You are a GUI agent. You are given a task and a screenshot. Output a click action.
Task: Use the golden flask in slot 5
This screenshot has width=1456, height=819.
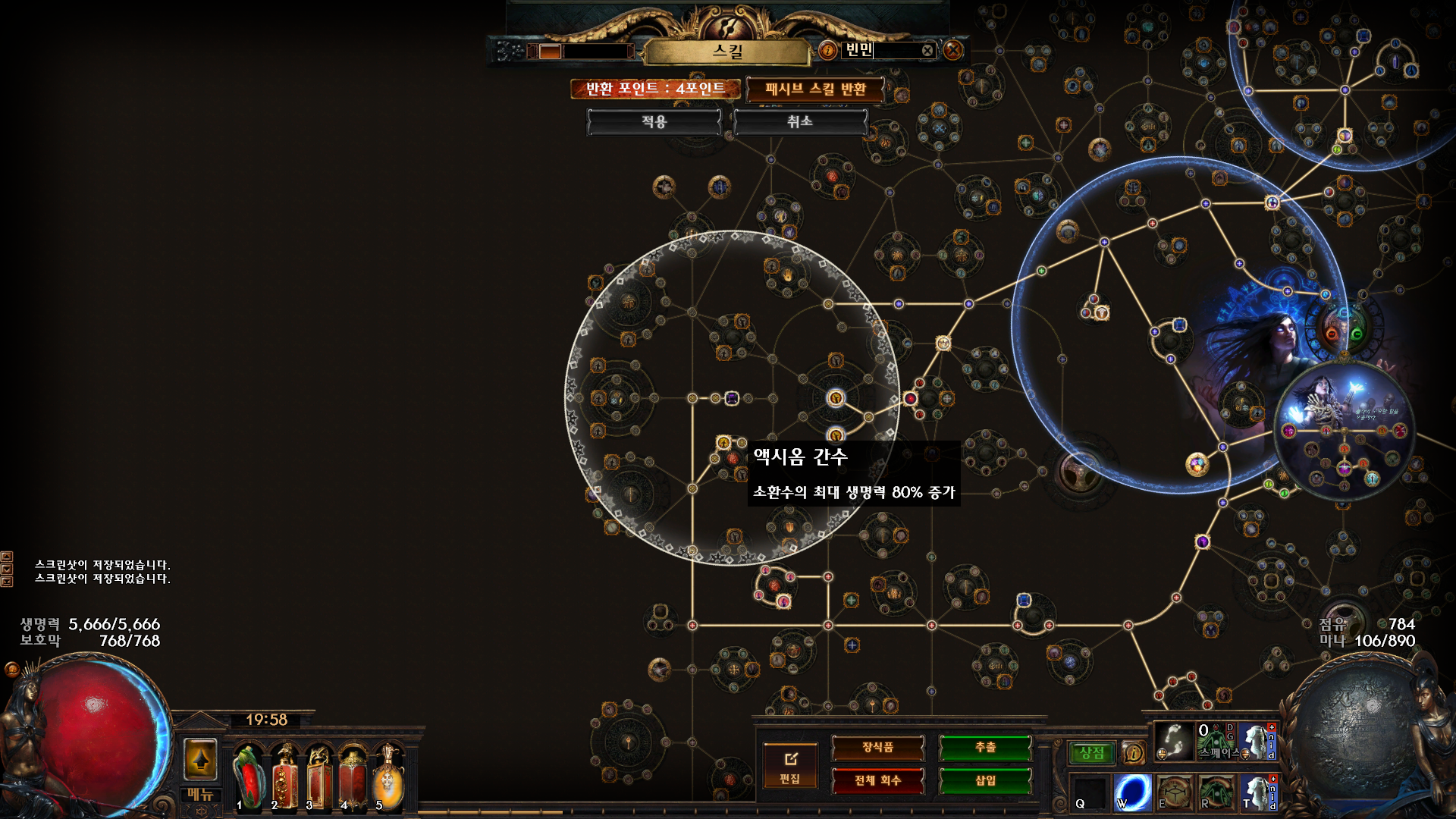click(388, 777)
